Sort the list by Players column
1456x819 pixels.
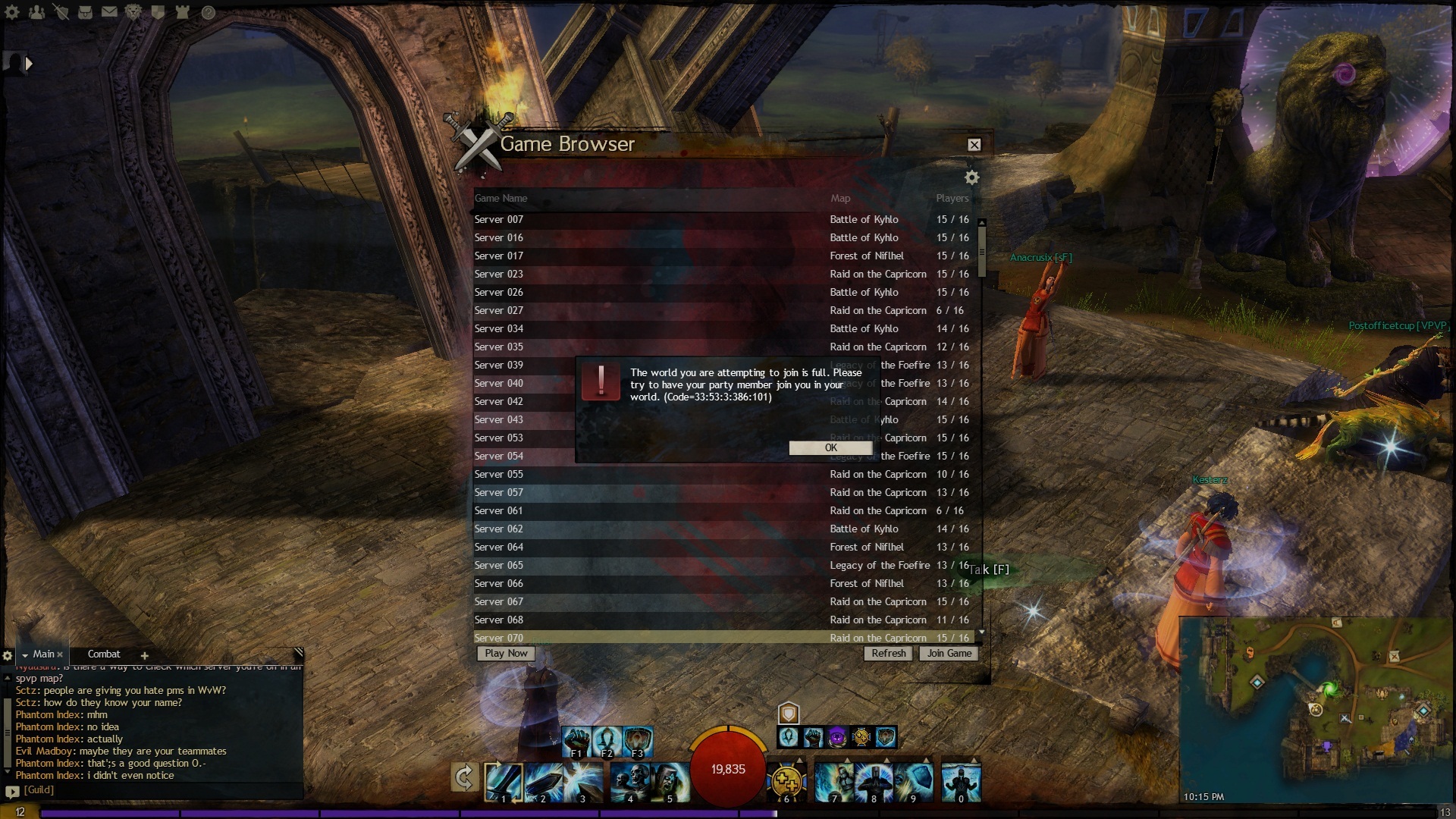pos(952,199)
